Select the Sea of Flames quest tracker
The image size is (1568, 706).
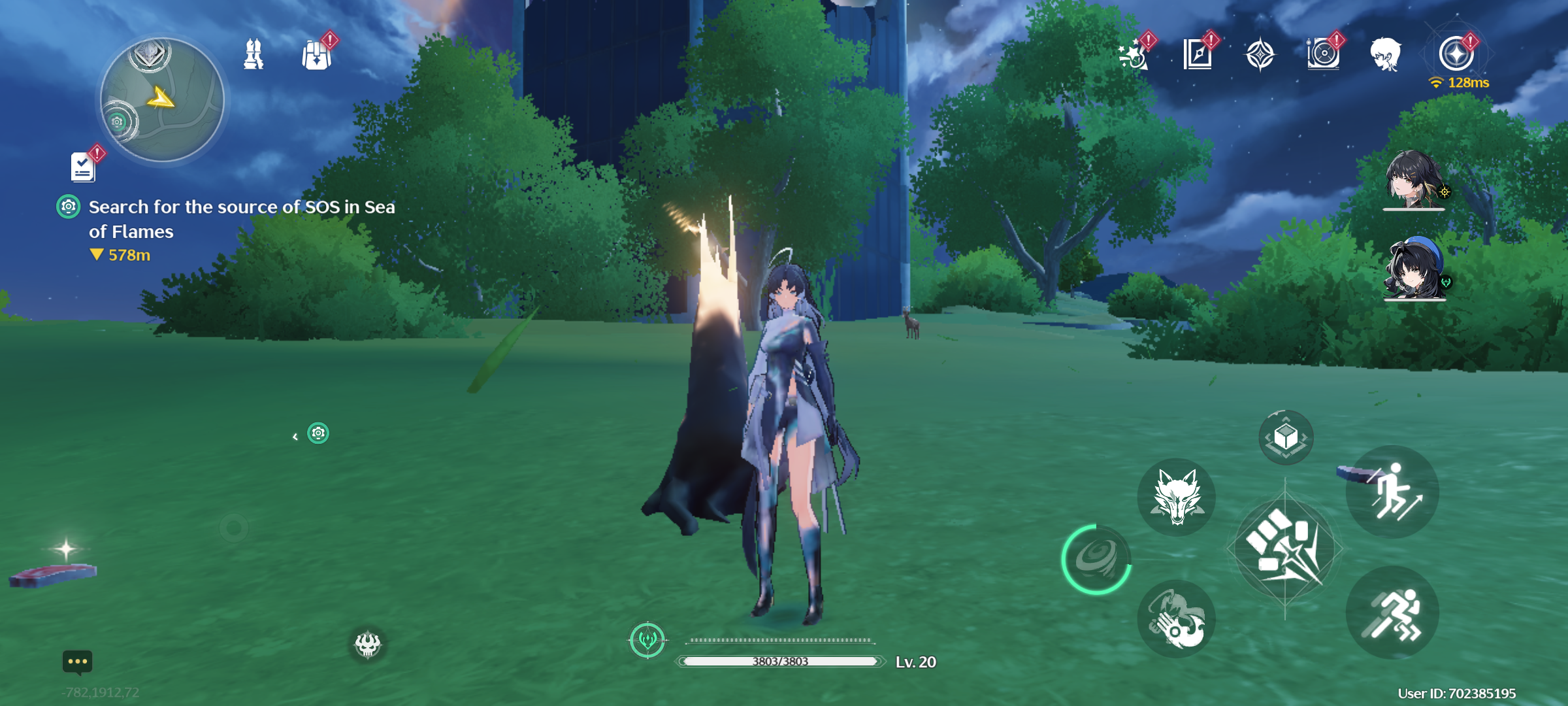[241, 219]
